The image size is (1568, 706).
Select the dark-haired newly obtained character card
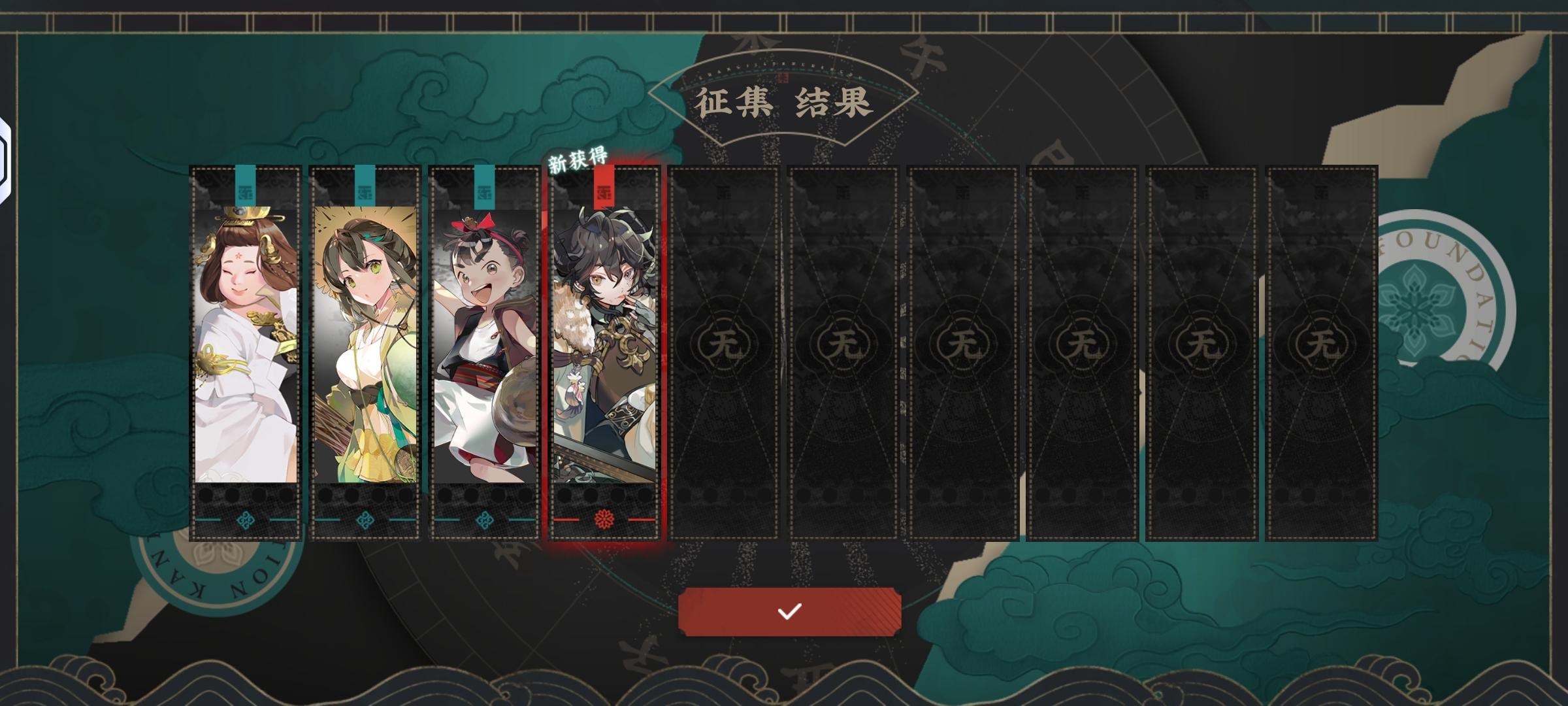click(604, 353)
